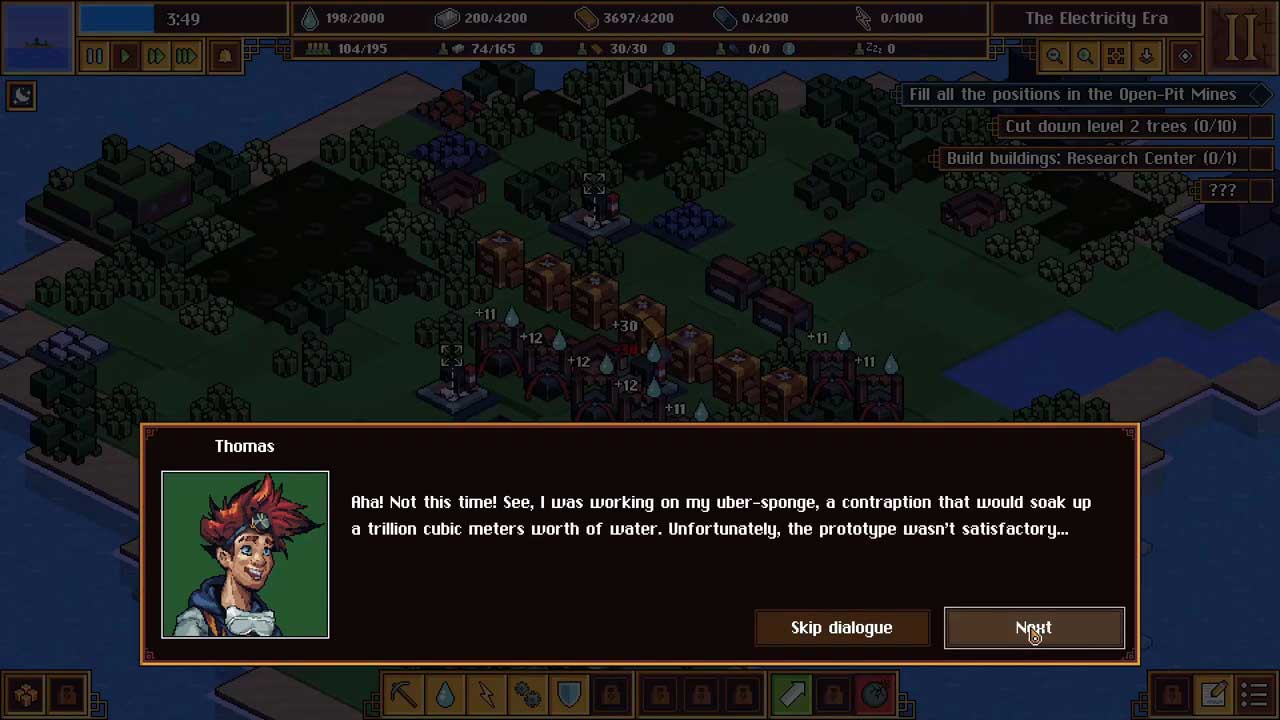Zoom out with the minus magnifier
Screen dimensions: 1280x720
pos(1054,57)
